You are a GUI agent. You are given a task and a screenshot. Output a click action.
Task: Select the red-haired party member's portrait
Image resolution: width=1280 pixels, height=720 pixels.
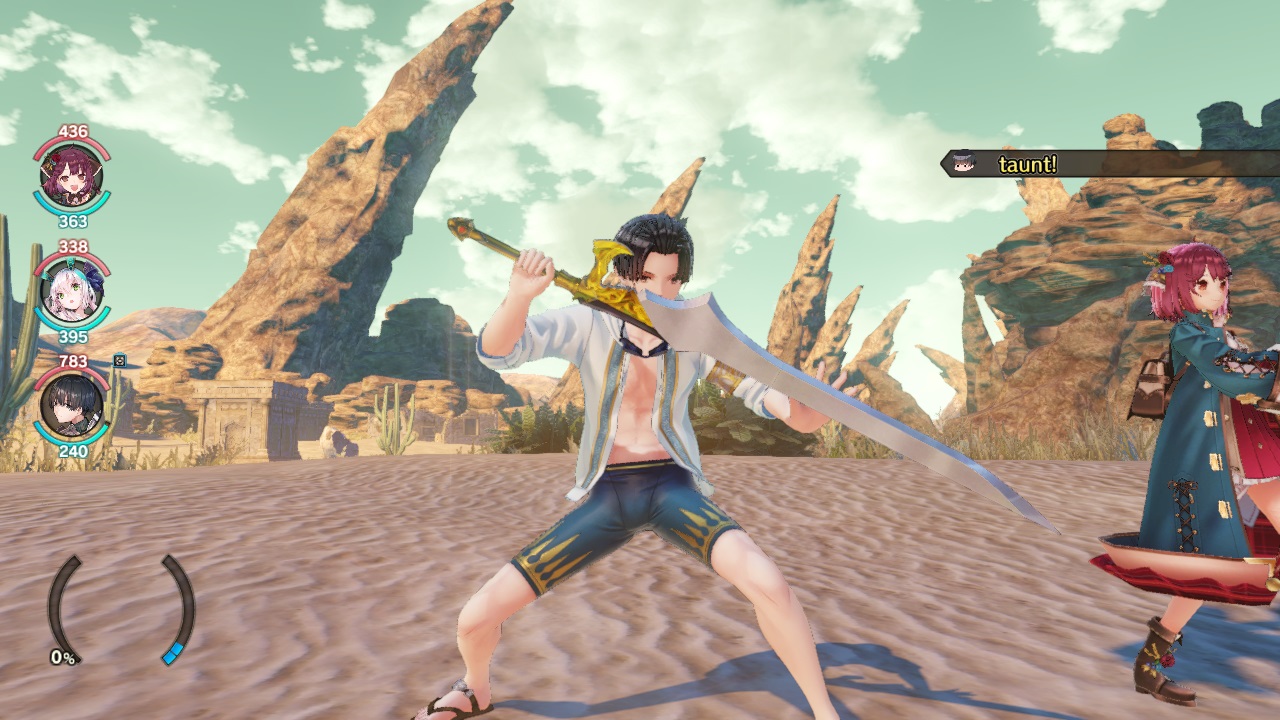(70, 177)
